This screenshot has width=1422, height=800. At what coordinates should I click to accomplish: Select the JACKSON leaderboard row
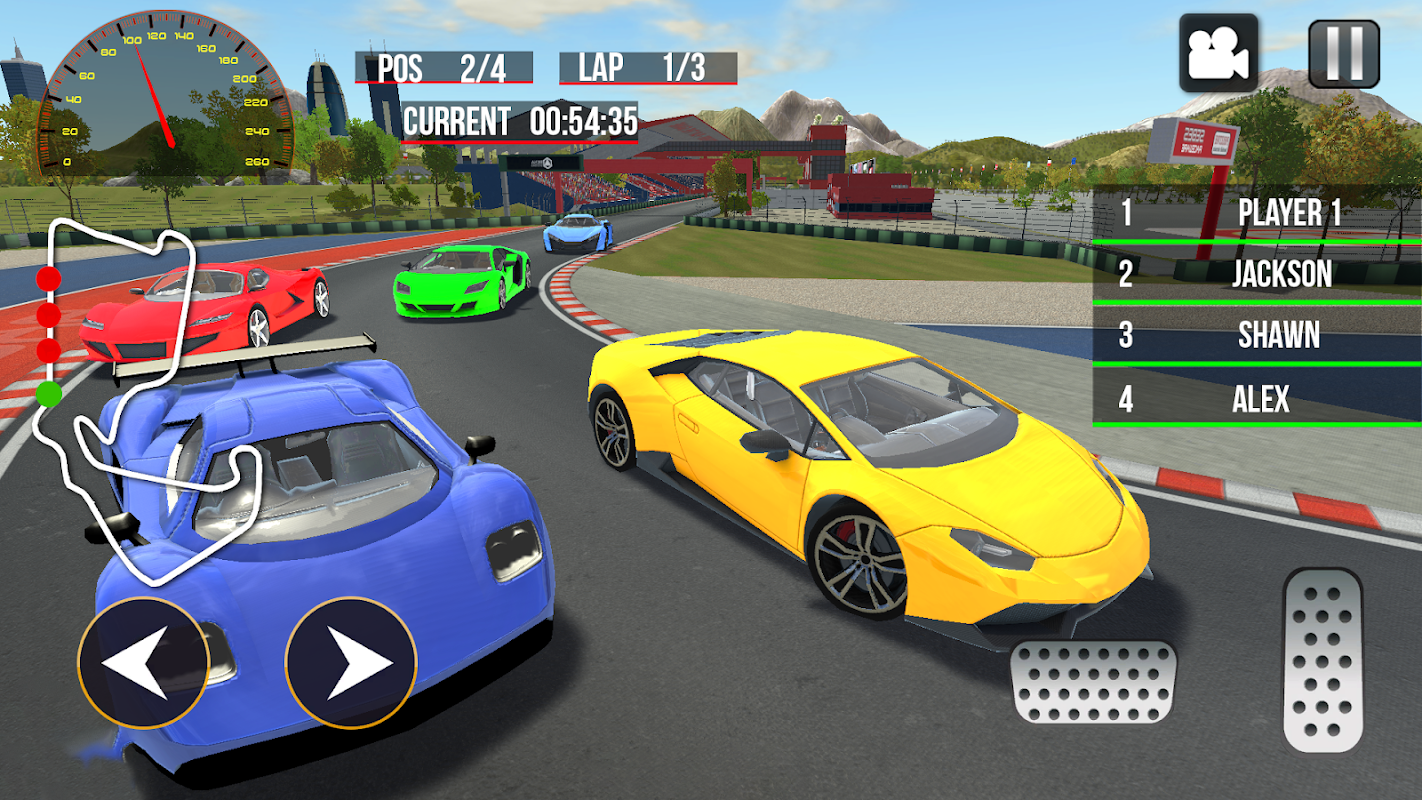[1258, 274]
